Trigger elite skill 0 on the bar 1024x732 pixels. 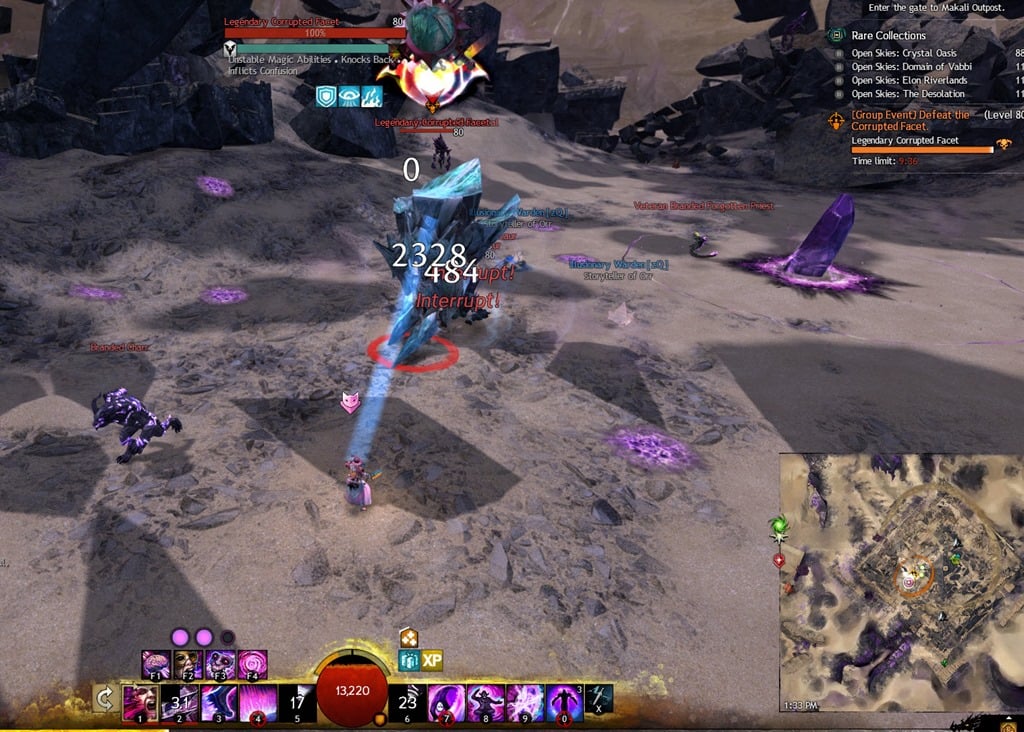click(565, 703)
